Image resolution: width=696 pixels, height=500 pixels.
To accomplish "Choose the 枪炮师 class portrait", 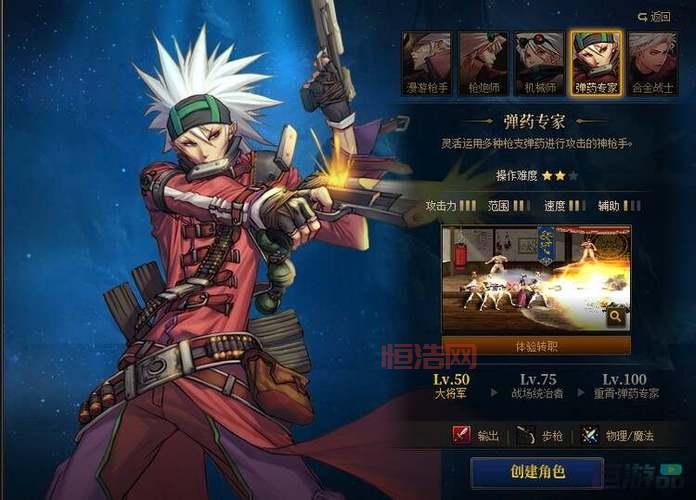I will tap(482, 63).
